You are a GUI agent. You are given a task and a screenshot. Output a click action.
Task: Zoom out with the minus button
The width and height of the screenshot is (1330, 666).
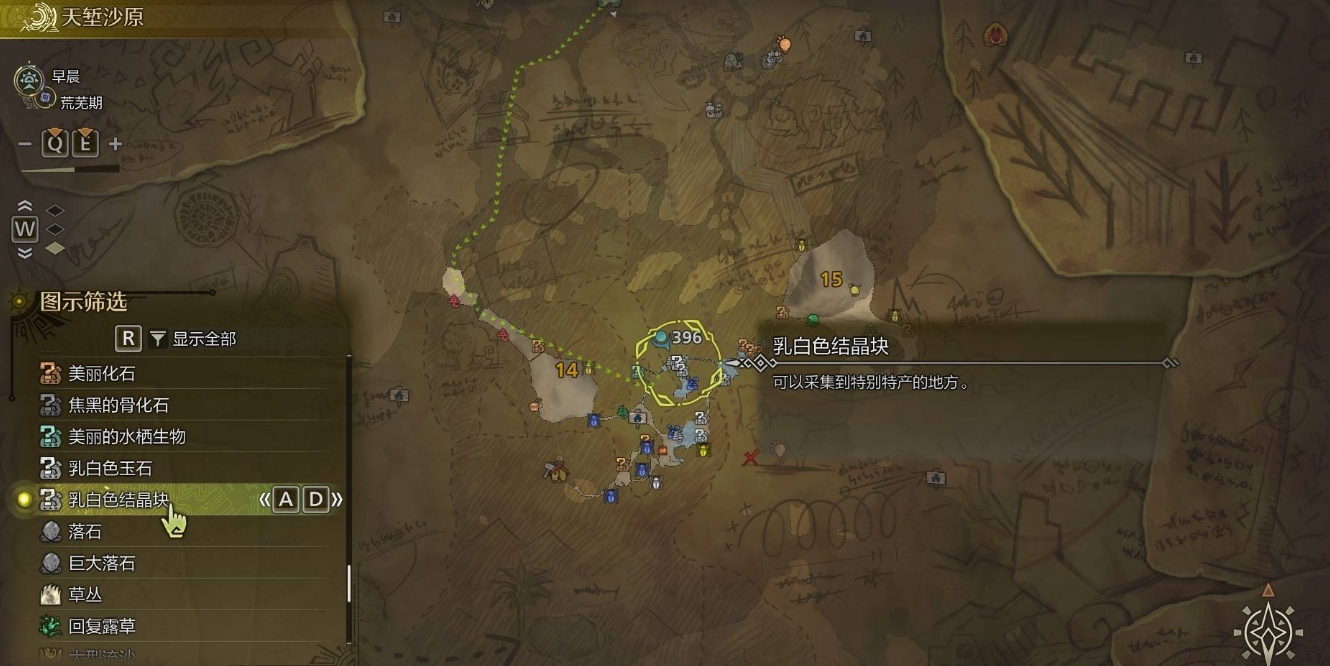25,144
